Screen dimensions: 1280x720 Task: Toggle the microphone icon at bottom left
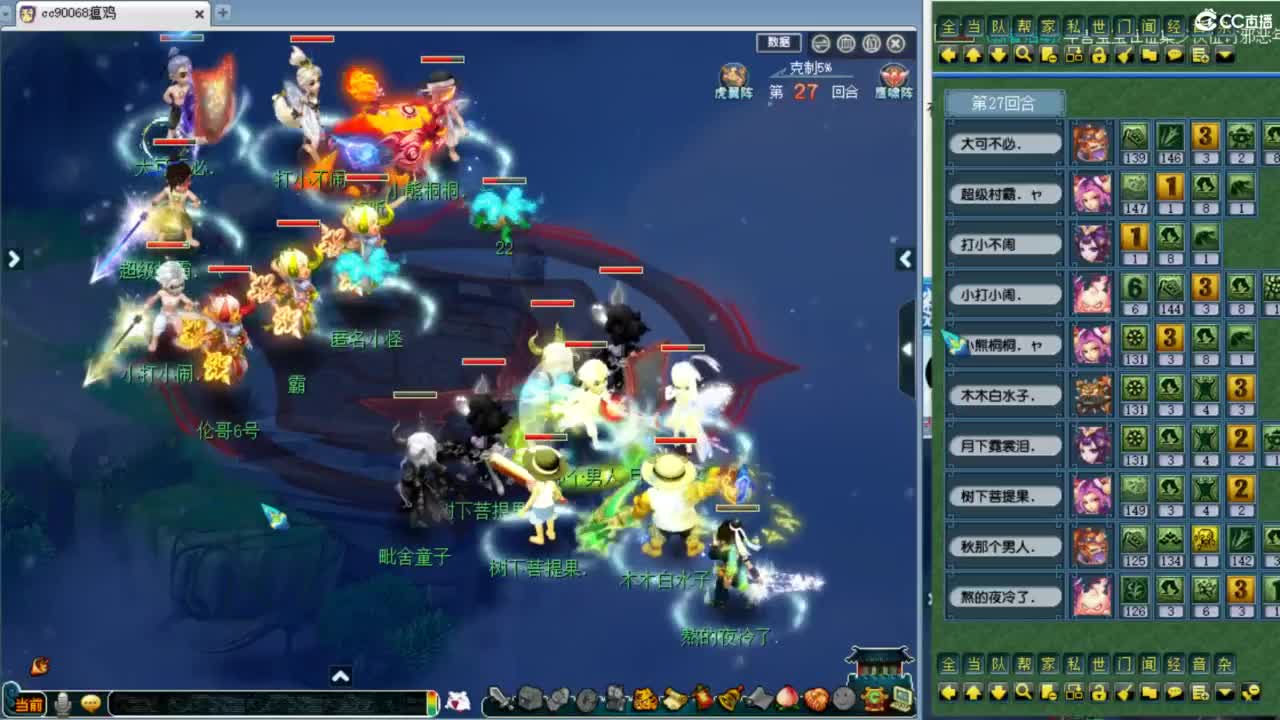click(62, 703)
